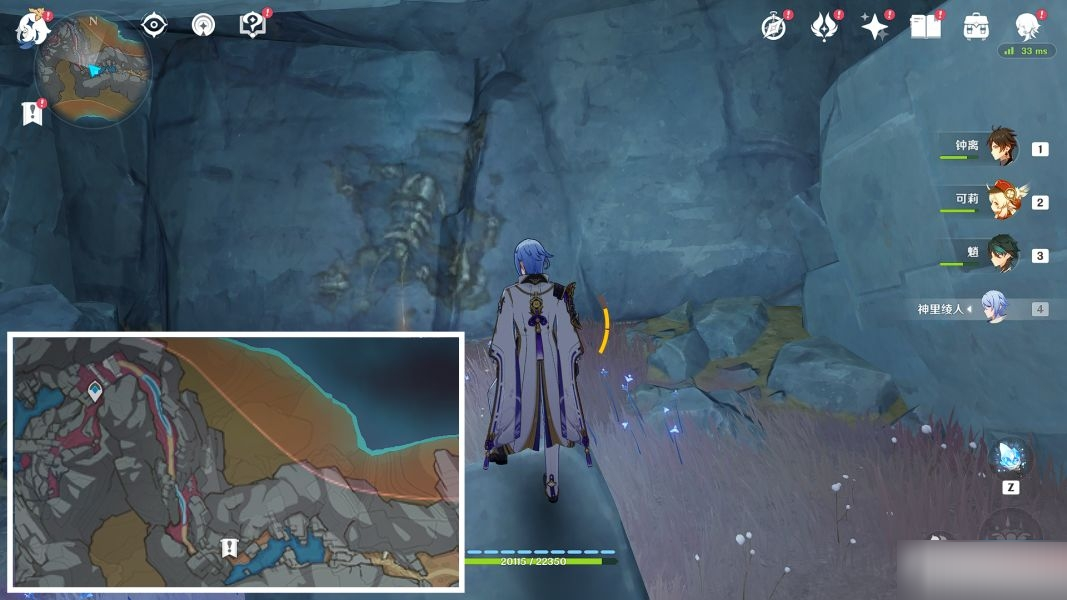Switch to party member 钟离
This screenshot has height=600, width=1067.
coord(1001,147)
